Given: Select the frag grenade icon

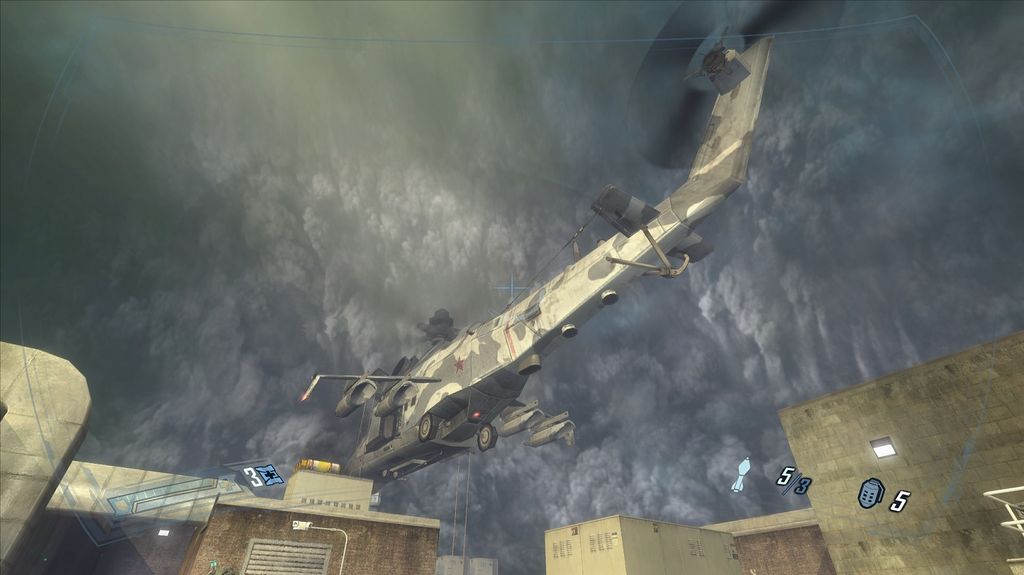Looking at the screenshot, I should (870, 494).
